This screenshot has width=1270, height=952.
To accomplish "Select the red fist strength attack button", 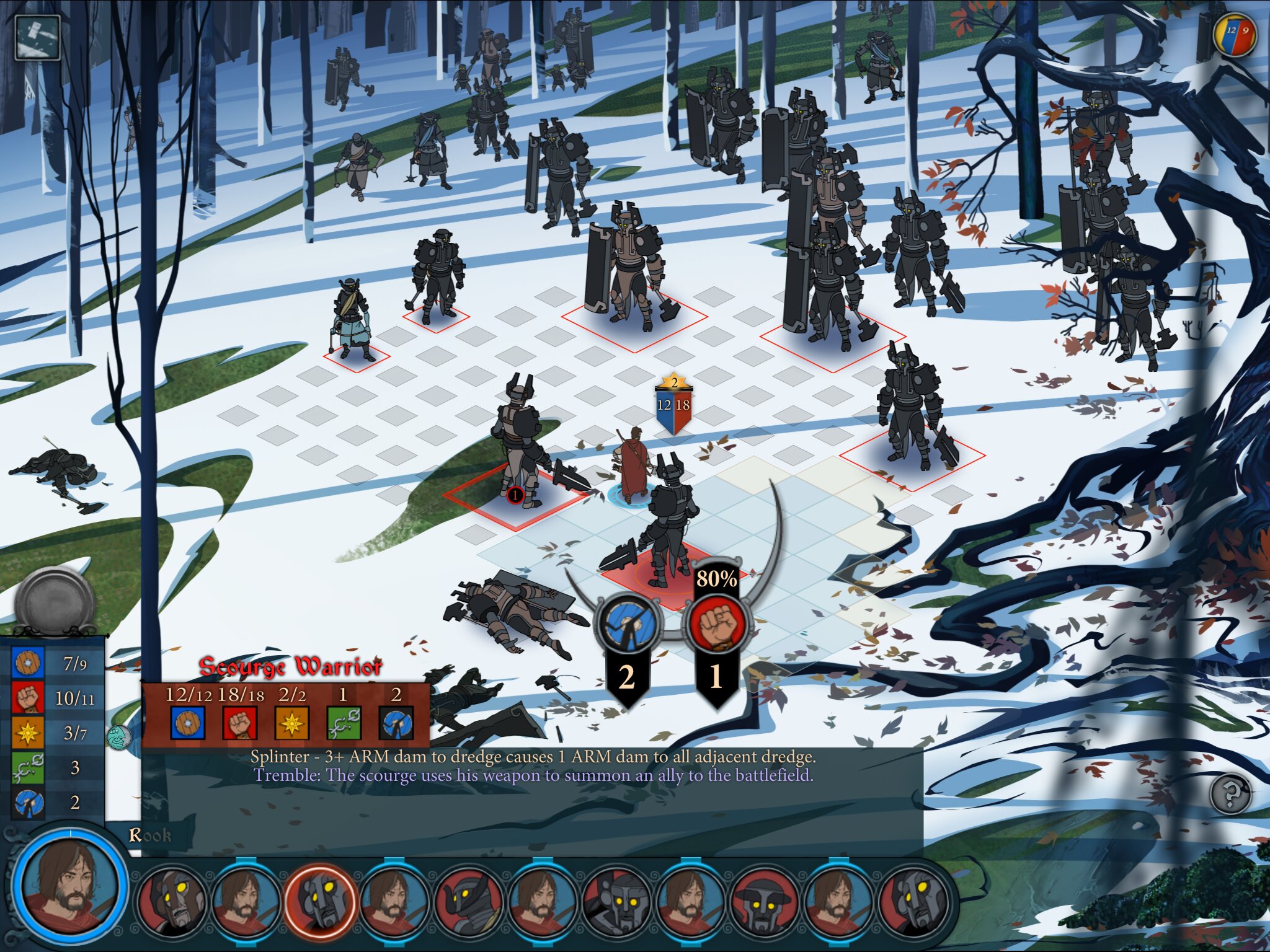I will [716, 624].
